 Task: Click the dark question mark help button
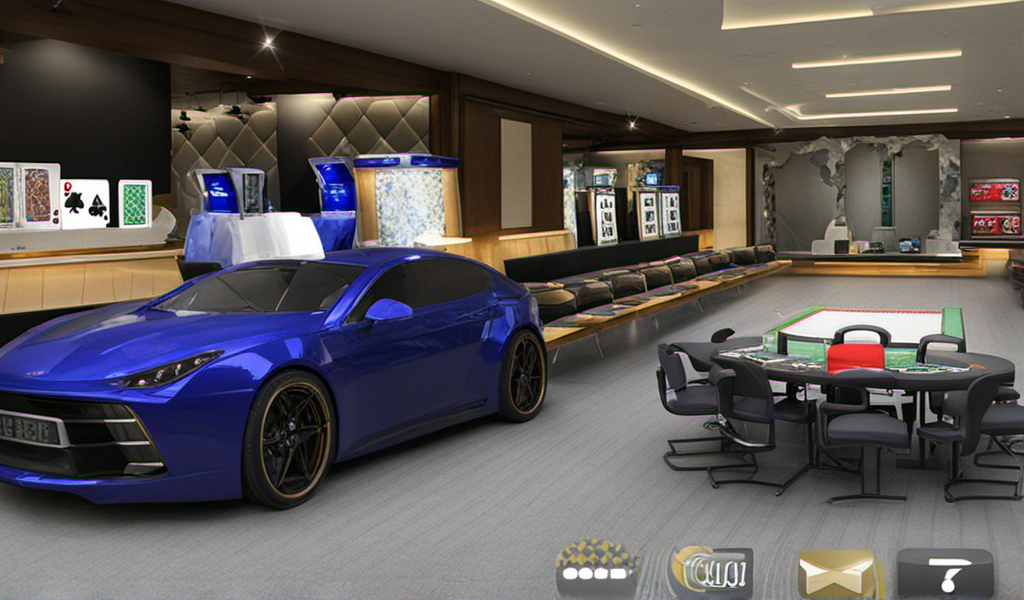click(944, 574)
